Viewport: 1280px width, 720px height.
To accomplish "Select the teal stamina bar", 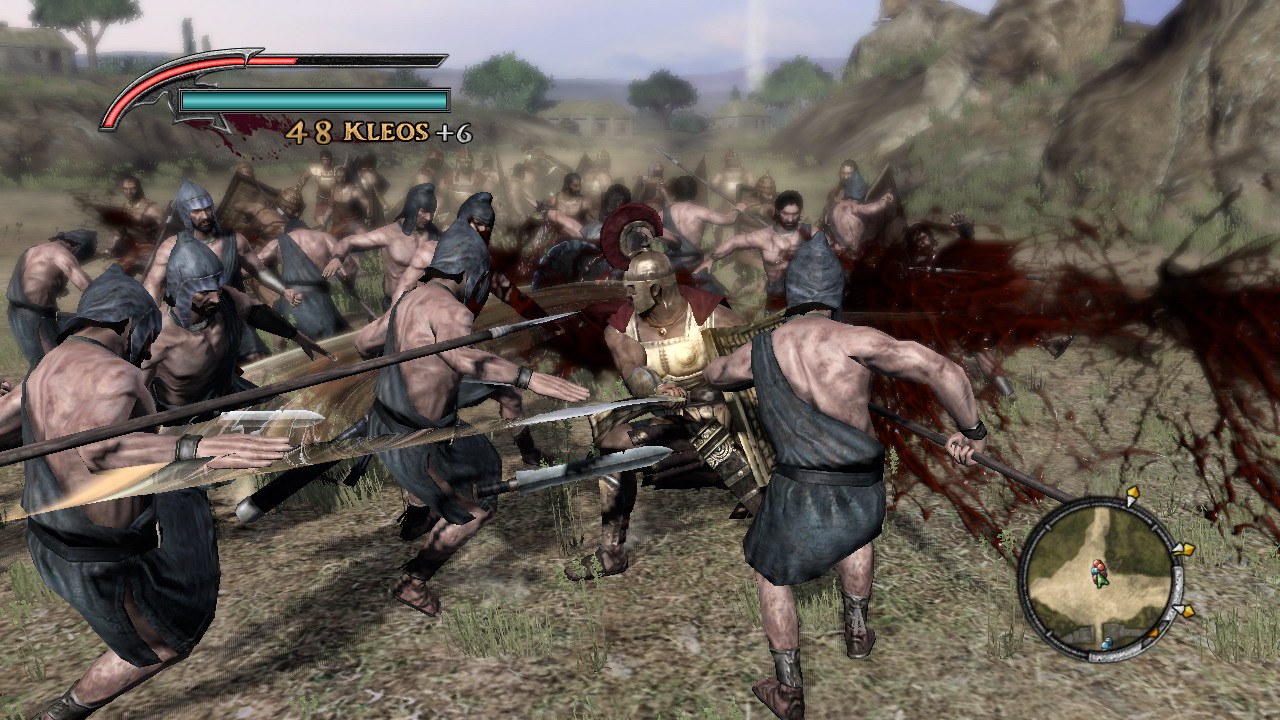I will click(312, 100).
